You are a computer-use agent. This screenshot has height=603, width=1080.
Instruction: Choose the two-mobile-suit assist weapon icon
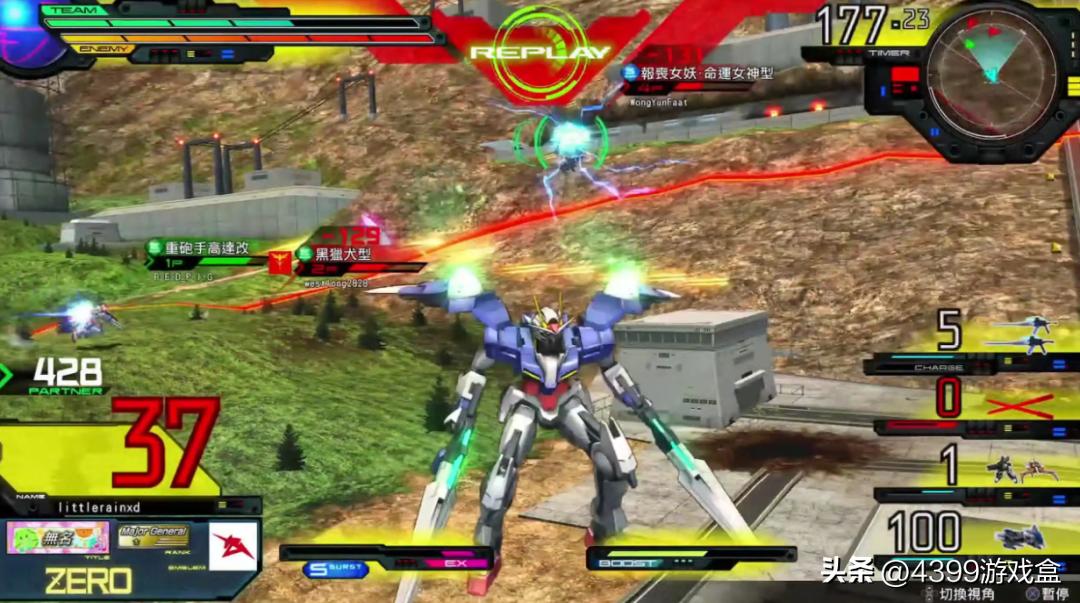(1019, 470)
